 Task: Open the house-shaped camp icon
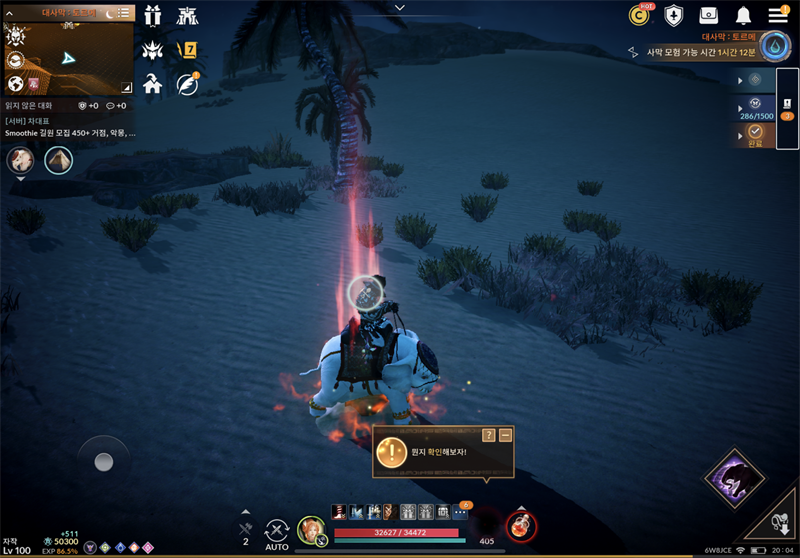tap(153, 83)
